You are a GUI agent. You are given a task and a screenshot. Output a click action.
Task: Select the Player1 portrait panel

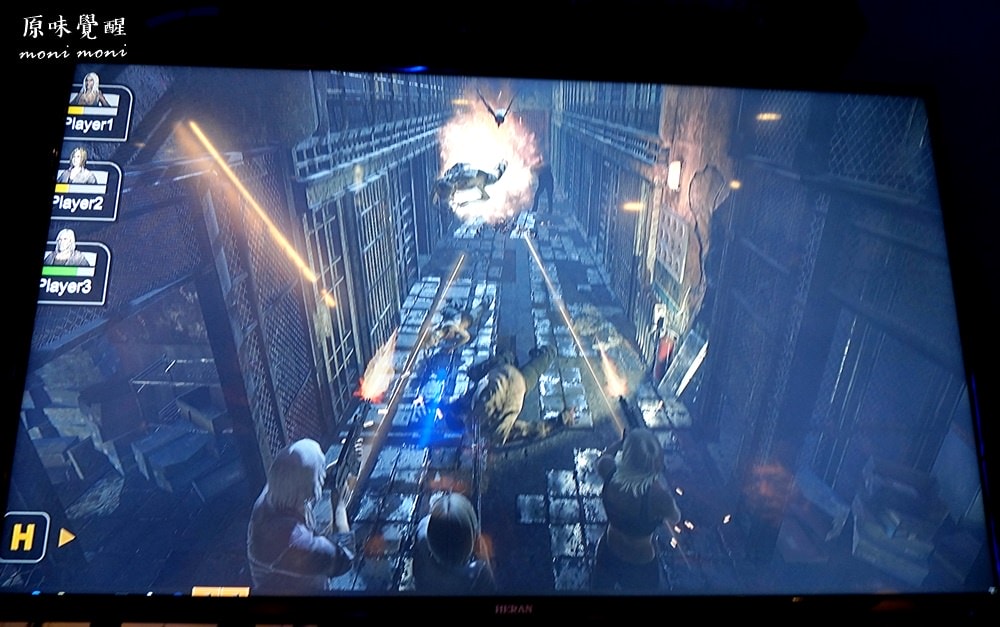pyautogui.click(x=97, y=111)
